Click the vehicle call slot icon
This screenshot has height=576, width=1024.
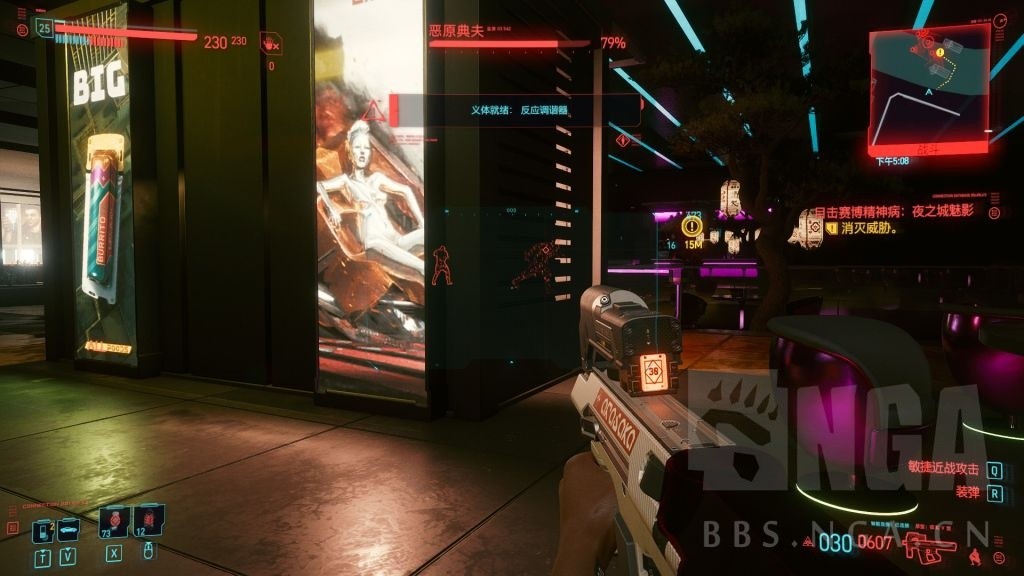[x=68, y=530]
